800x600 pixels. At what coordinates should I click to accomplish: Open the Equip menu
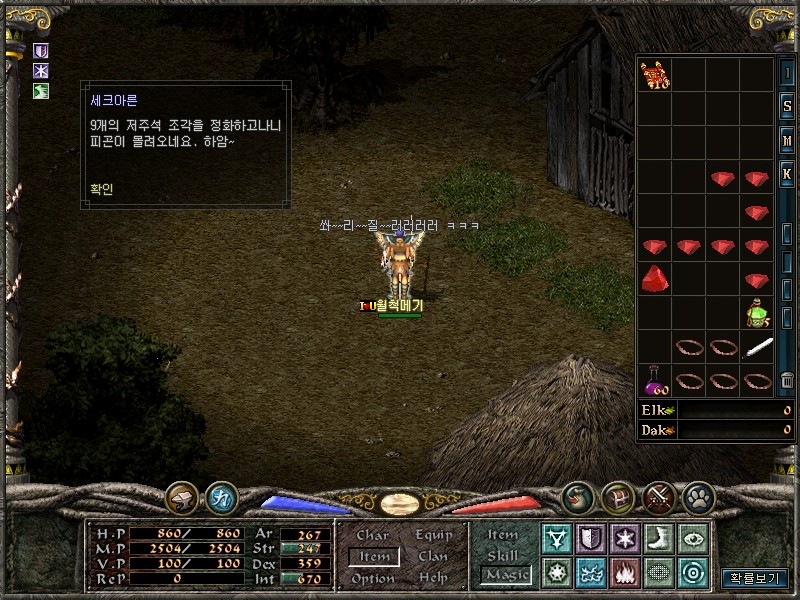(x=433, y=536)
